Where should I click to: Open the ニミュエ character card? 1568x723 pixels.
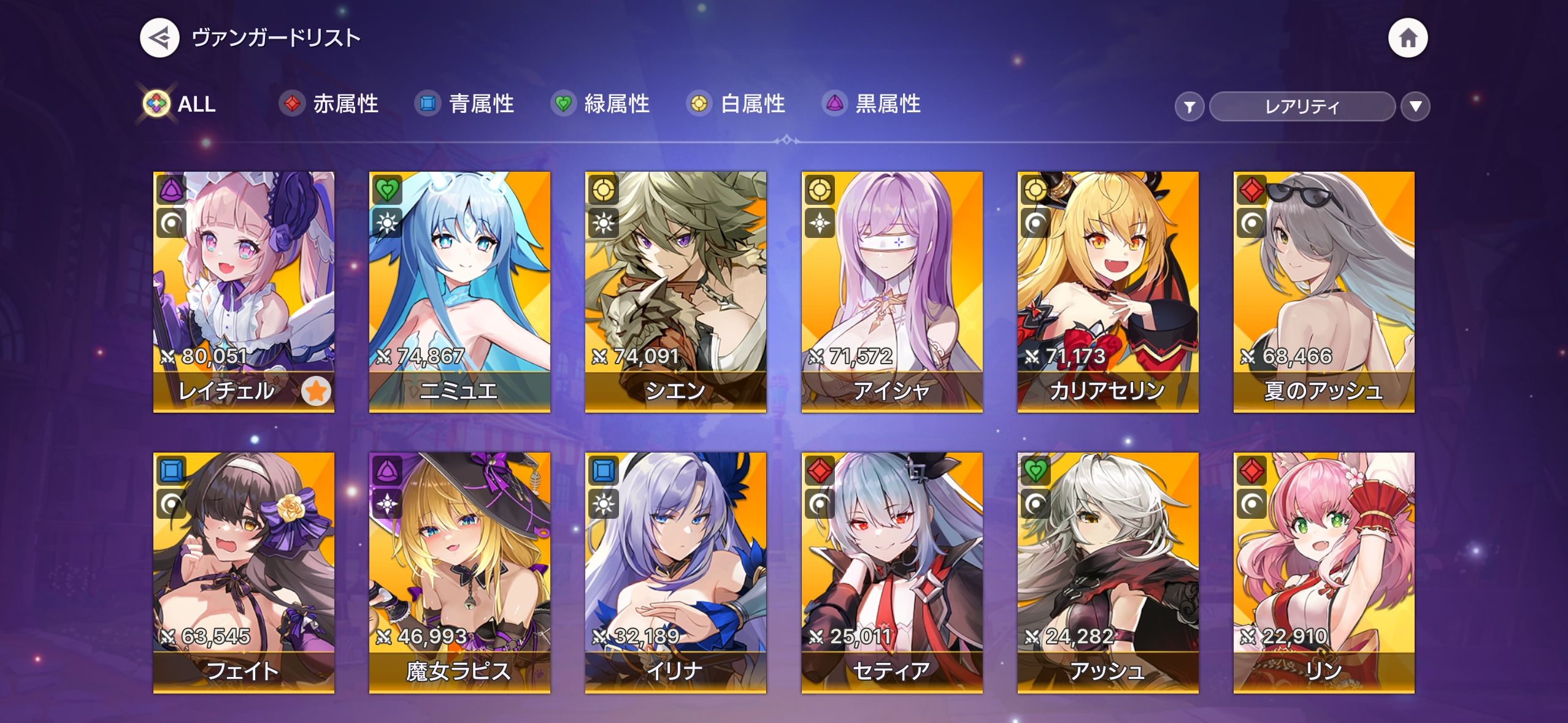[459, 291]
